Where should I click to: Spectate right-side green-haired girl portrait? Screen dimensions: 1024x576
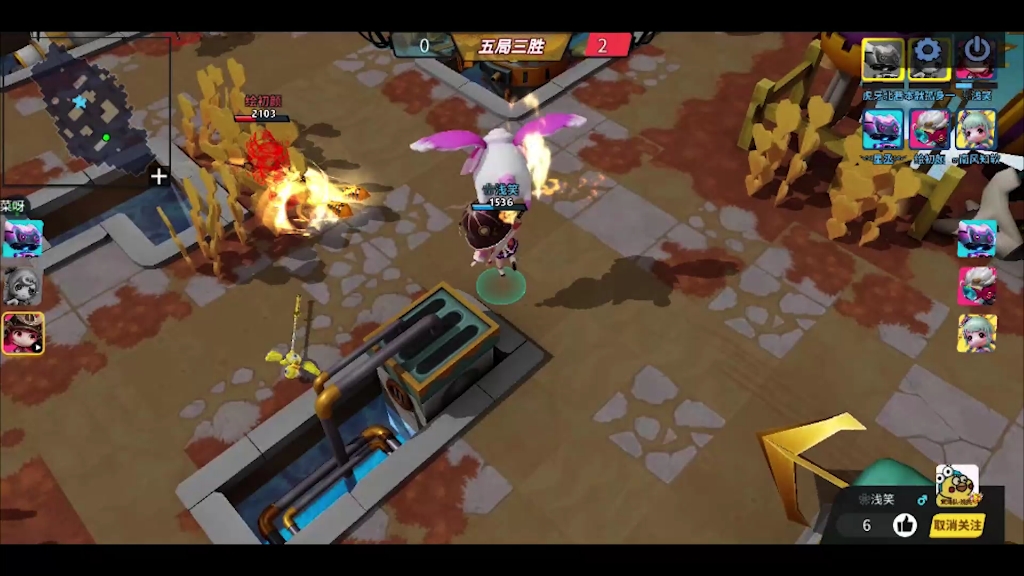[977, 333]
